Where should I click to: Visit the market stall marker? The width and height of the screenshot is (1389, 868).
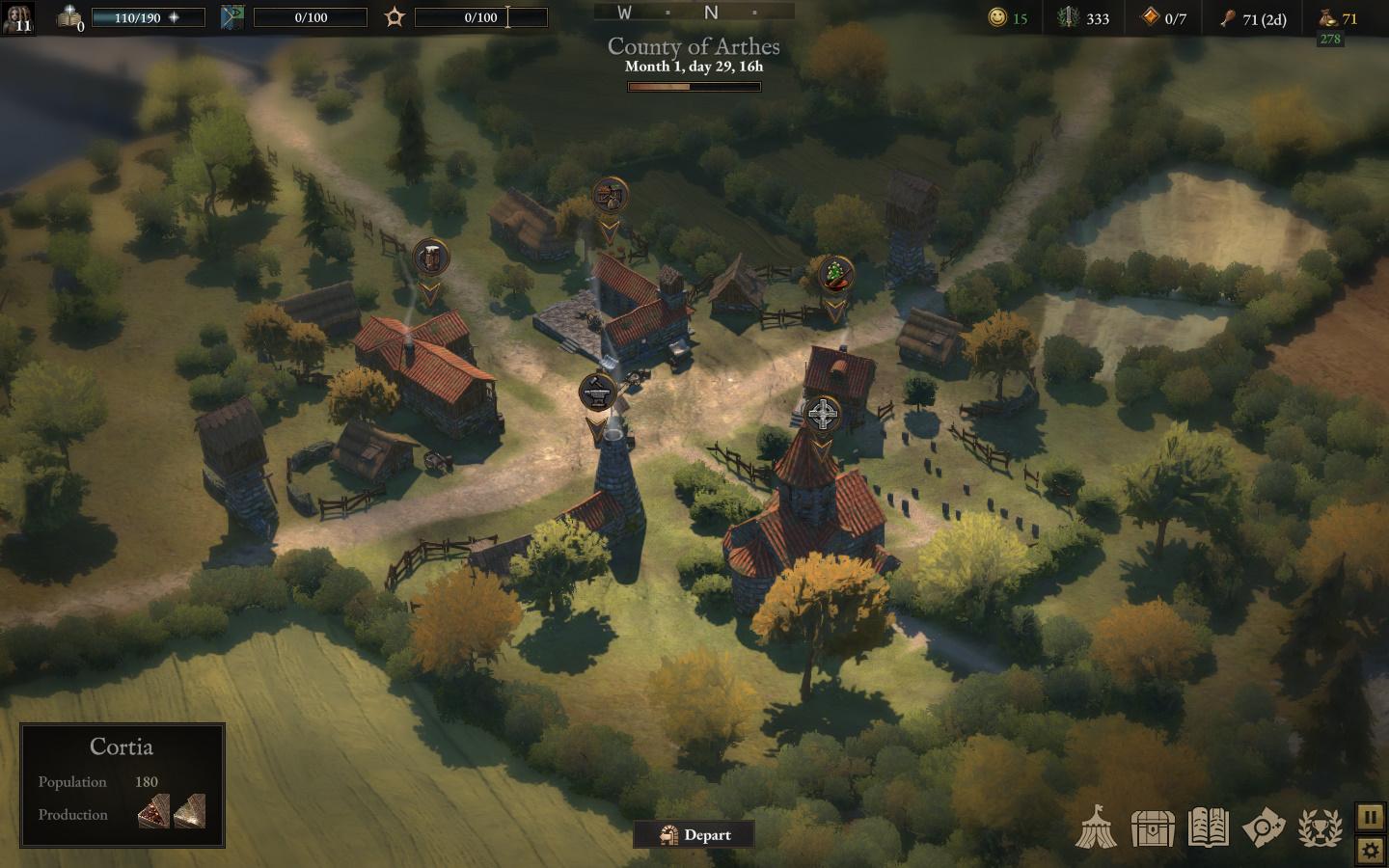610,197
